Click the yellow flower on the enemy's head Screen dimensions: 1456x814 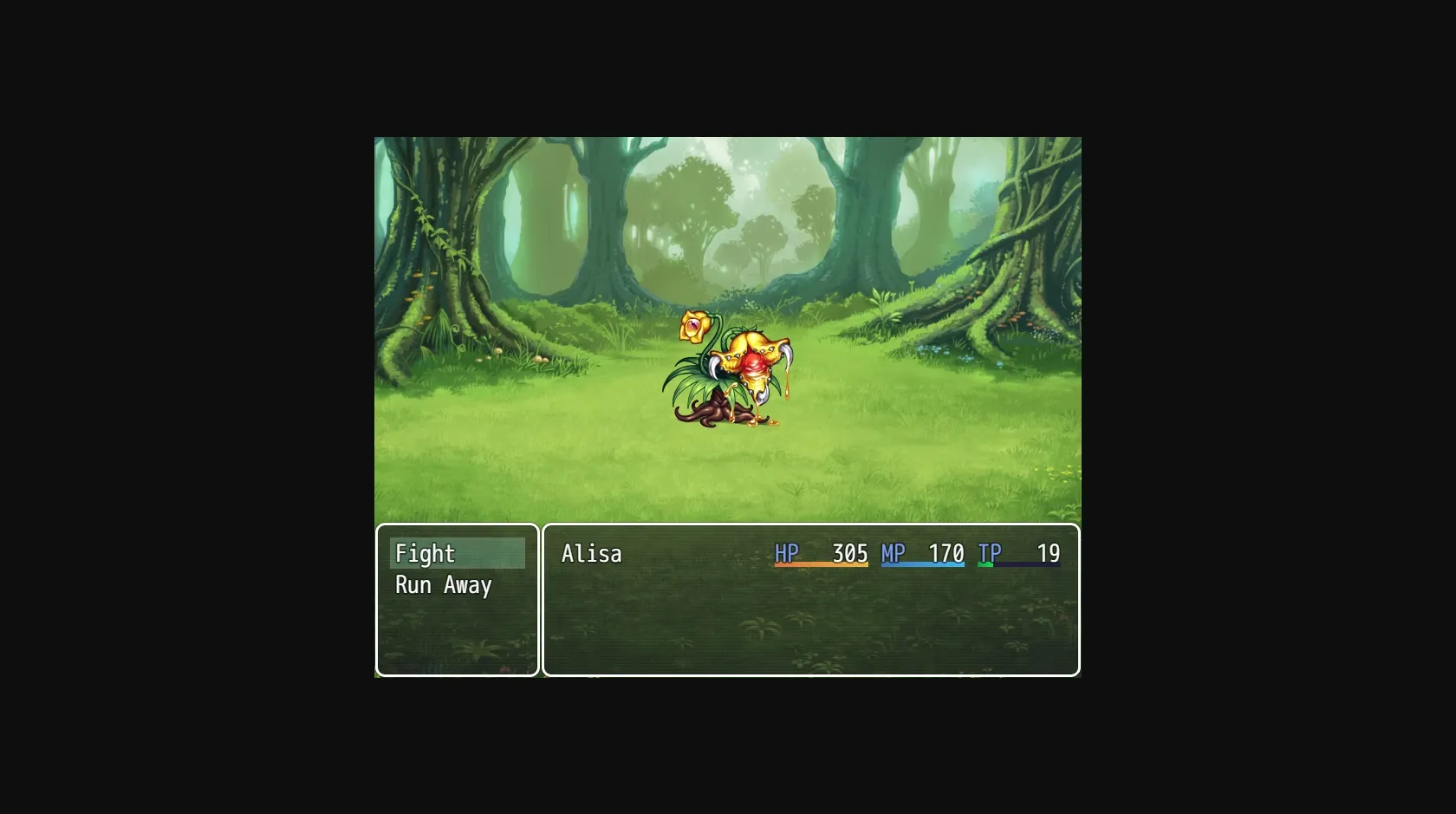[x=693, y=326]
